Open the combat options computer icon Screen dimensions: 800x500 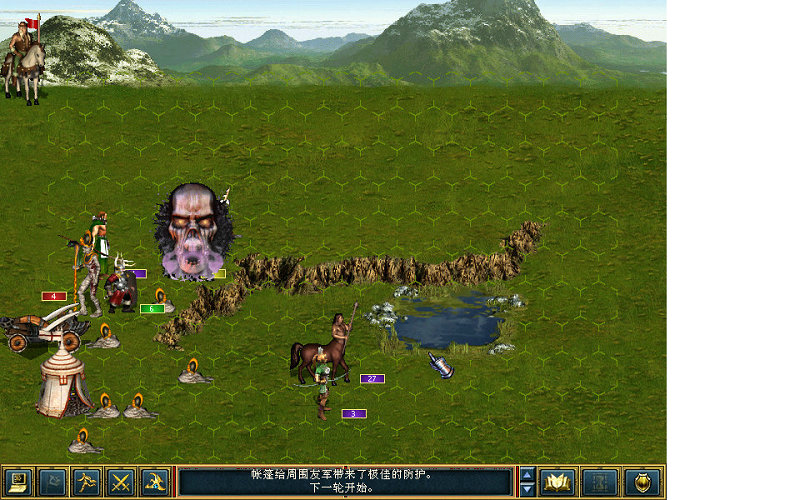click(19, 483)
